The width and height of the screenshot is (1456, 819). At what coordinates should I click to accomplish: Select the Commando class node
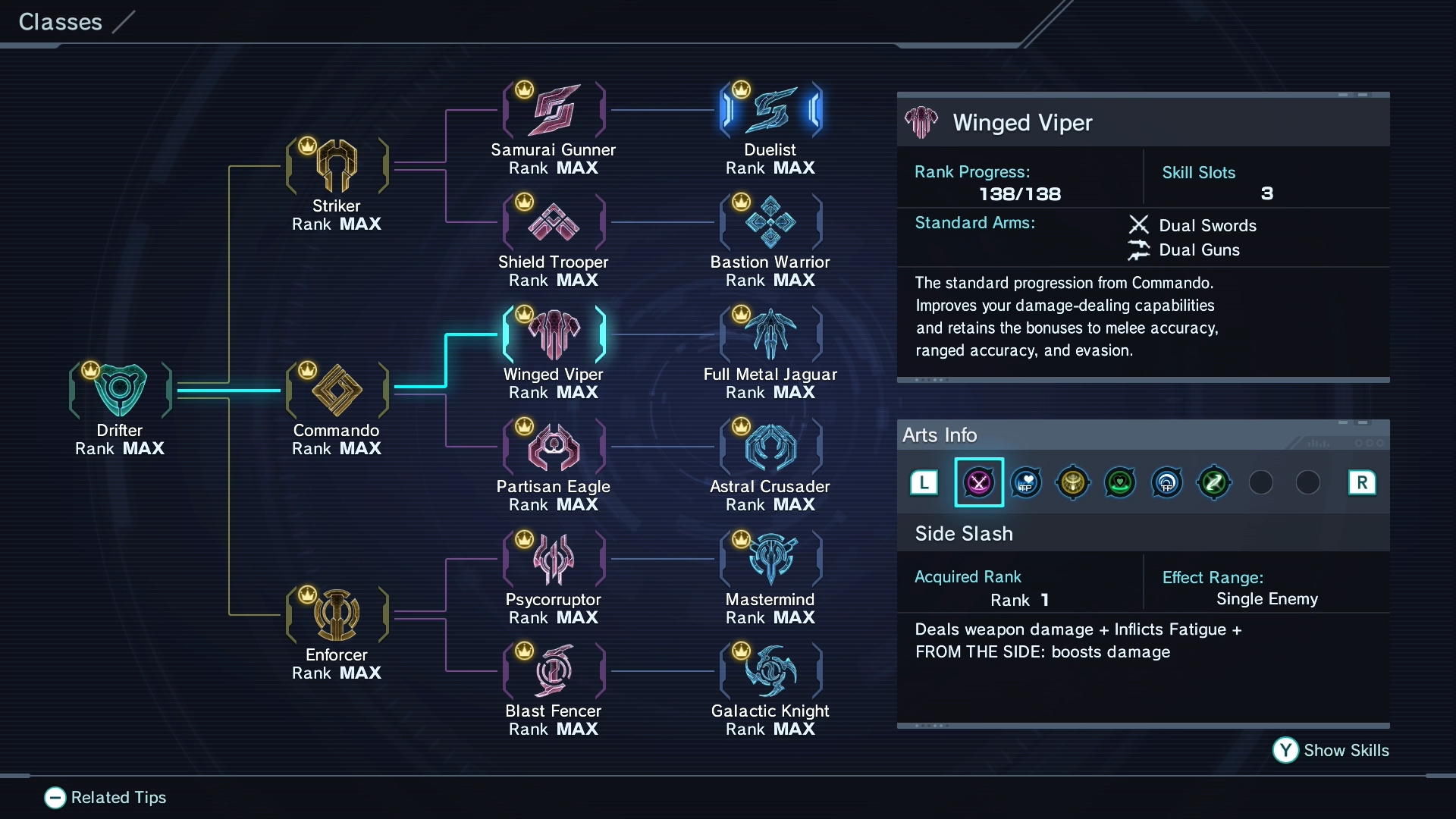click(x=337, y=391)
